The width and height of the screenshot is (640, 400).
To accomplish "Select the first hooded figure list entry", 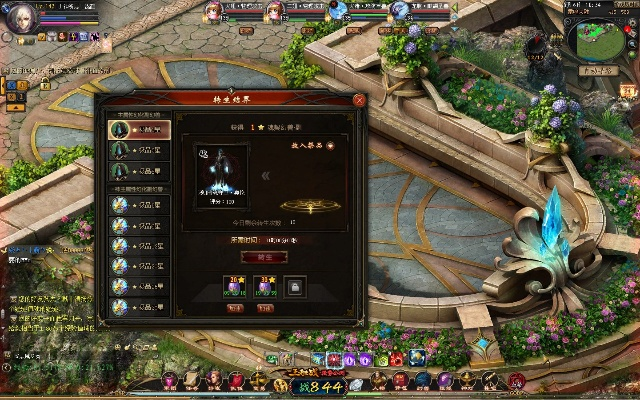I will click(x=139, y=130).
